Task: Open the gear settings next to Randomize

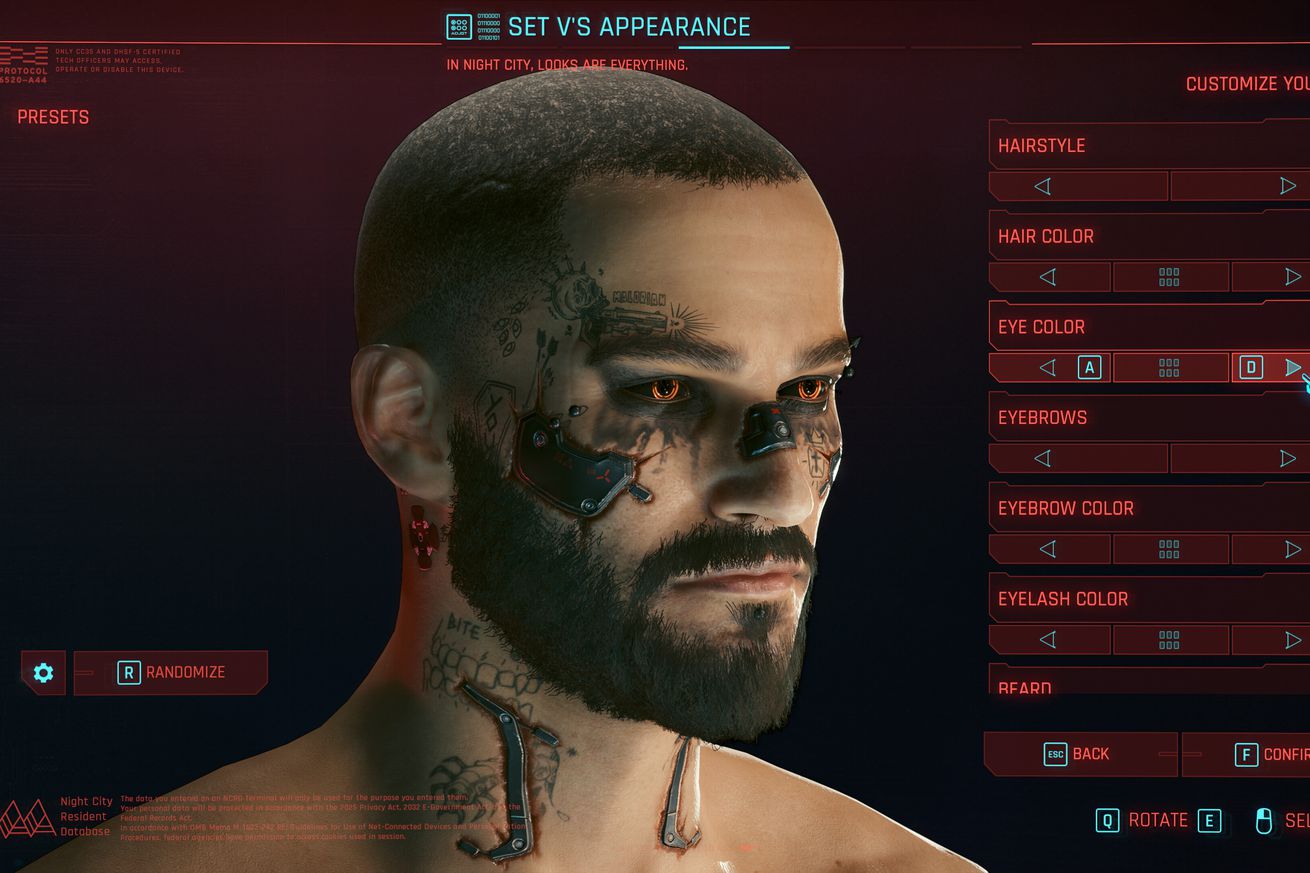Action: click(x=43, y=672)
